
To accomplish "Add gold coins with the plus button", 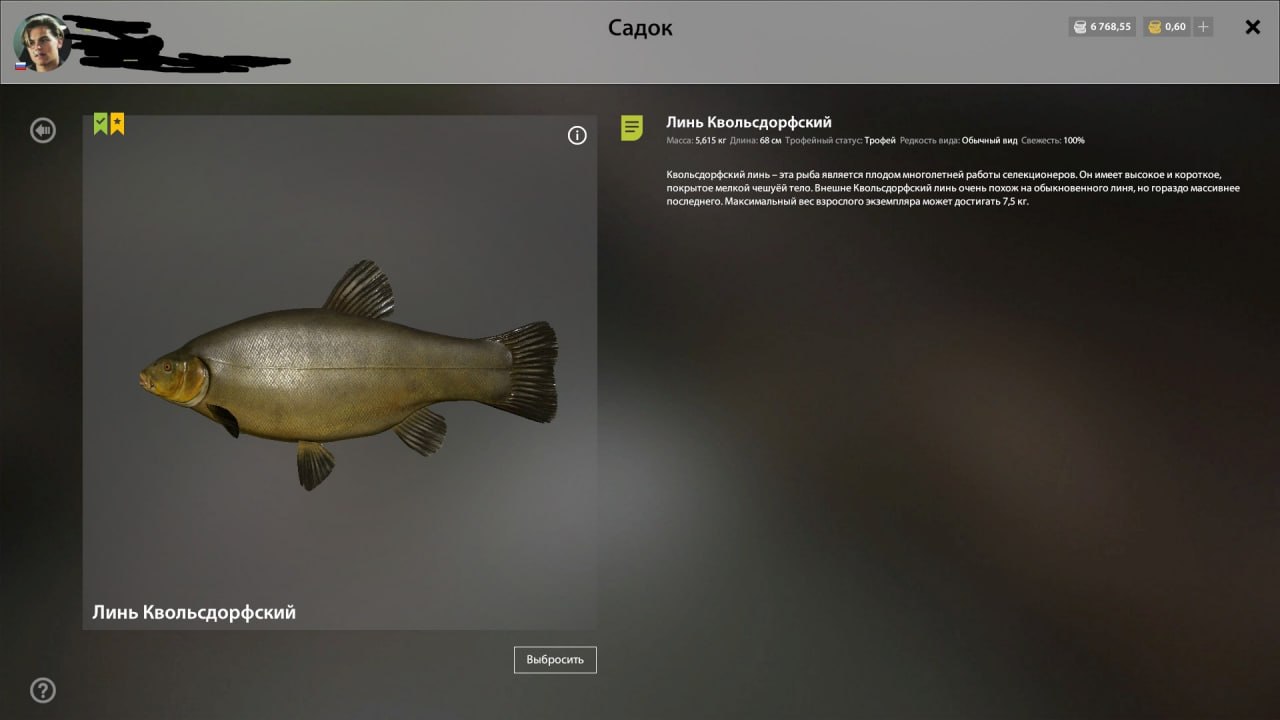I will click(x=1204, y=27).
